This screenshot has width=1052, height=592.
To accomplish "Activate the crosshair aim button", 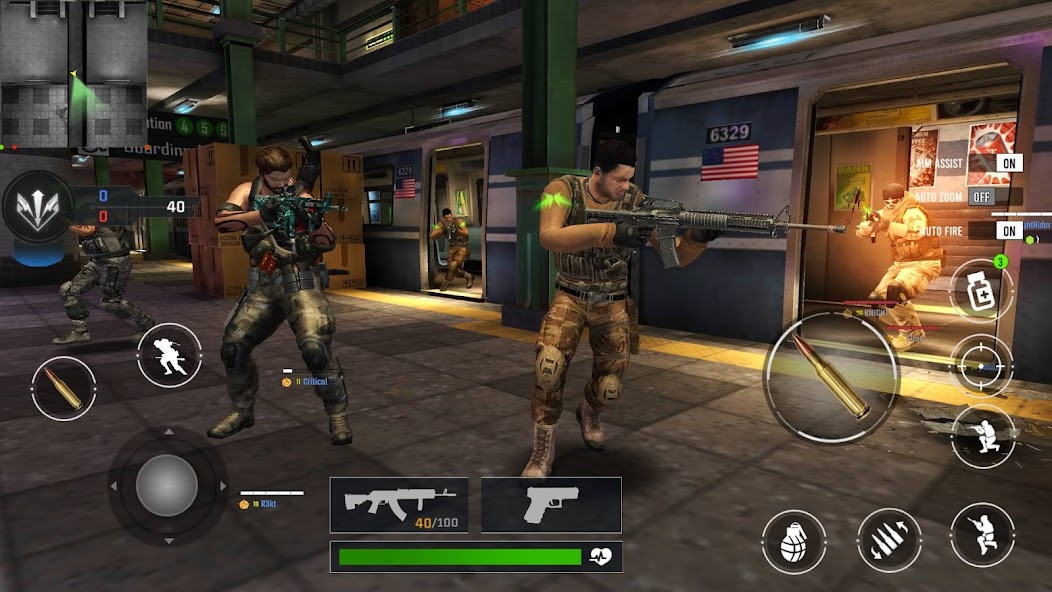I will click(x=981, y=367).
